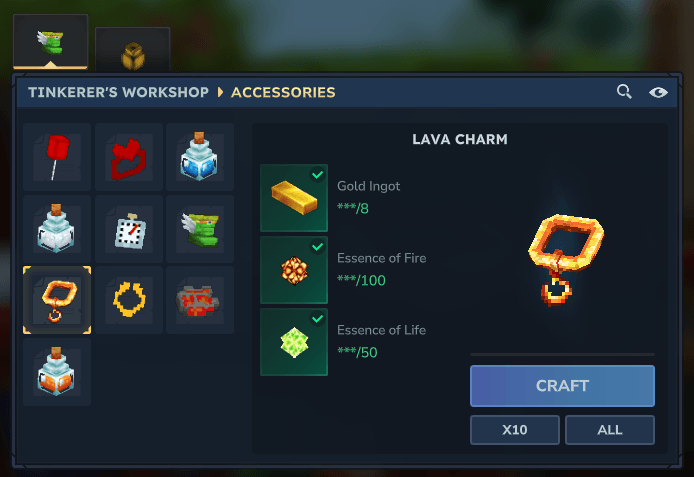The width and height of the screenshot is (694, 477).
Task: Click the Gold Ingot ingredient slot
Action: (x=294, y=198)
